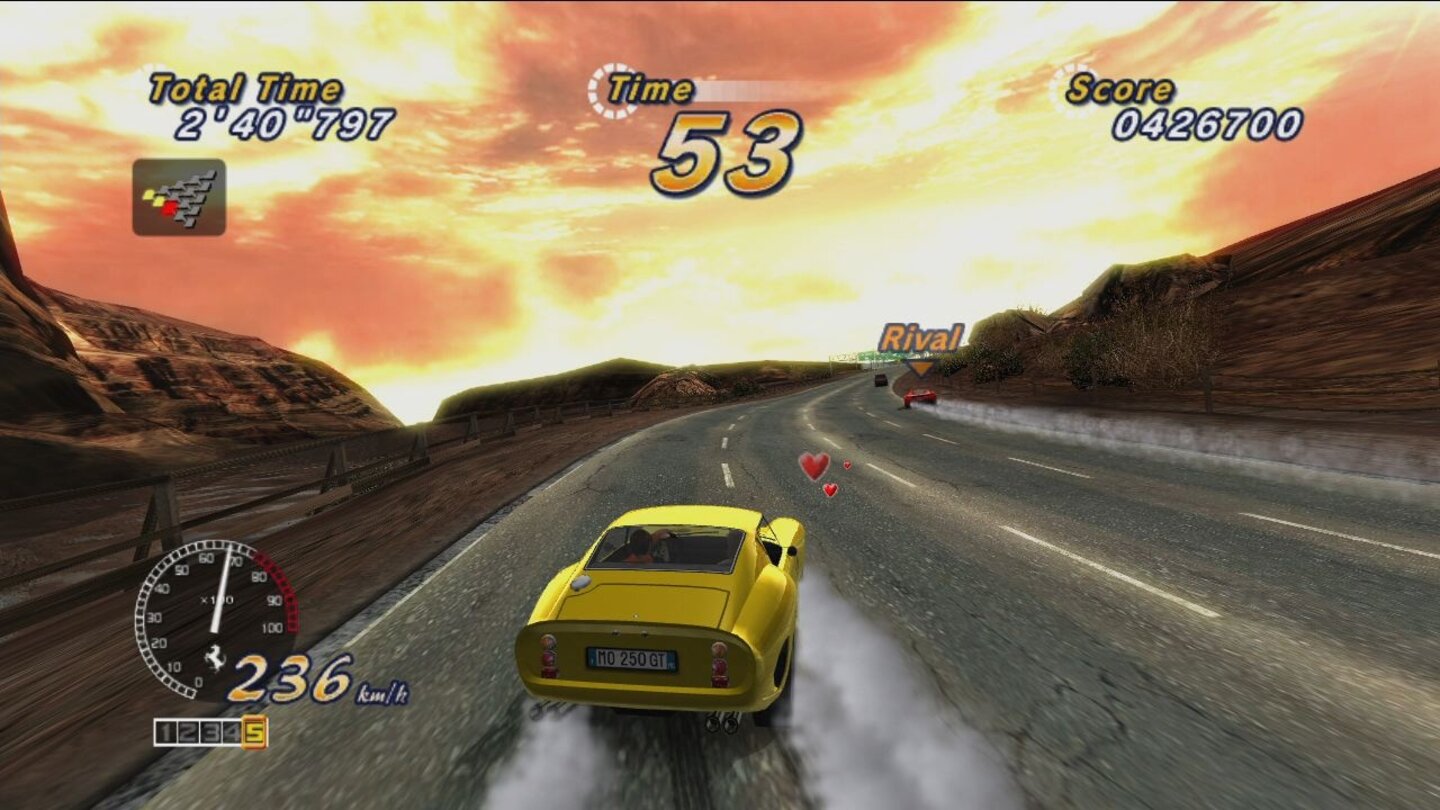Click the checkered route map icon

178,196
